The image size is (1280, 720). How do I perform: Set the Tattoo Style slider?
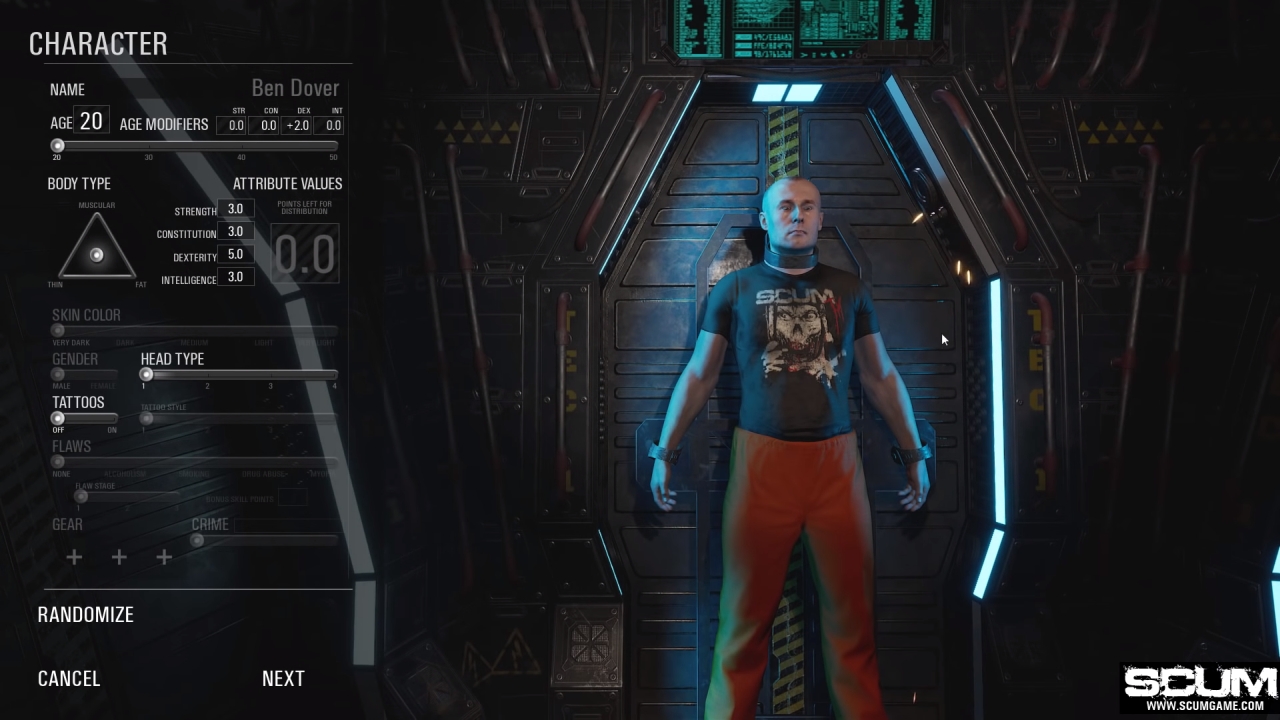click(x=146, y=418)
